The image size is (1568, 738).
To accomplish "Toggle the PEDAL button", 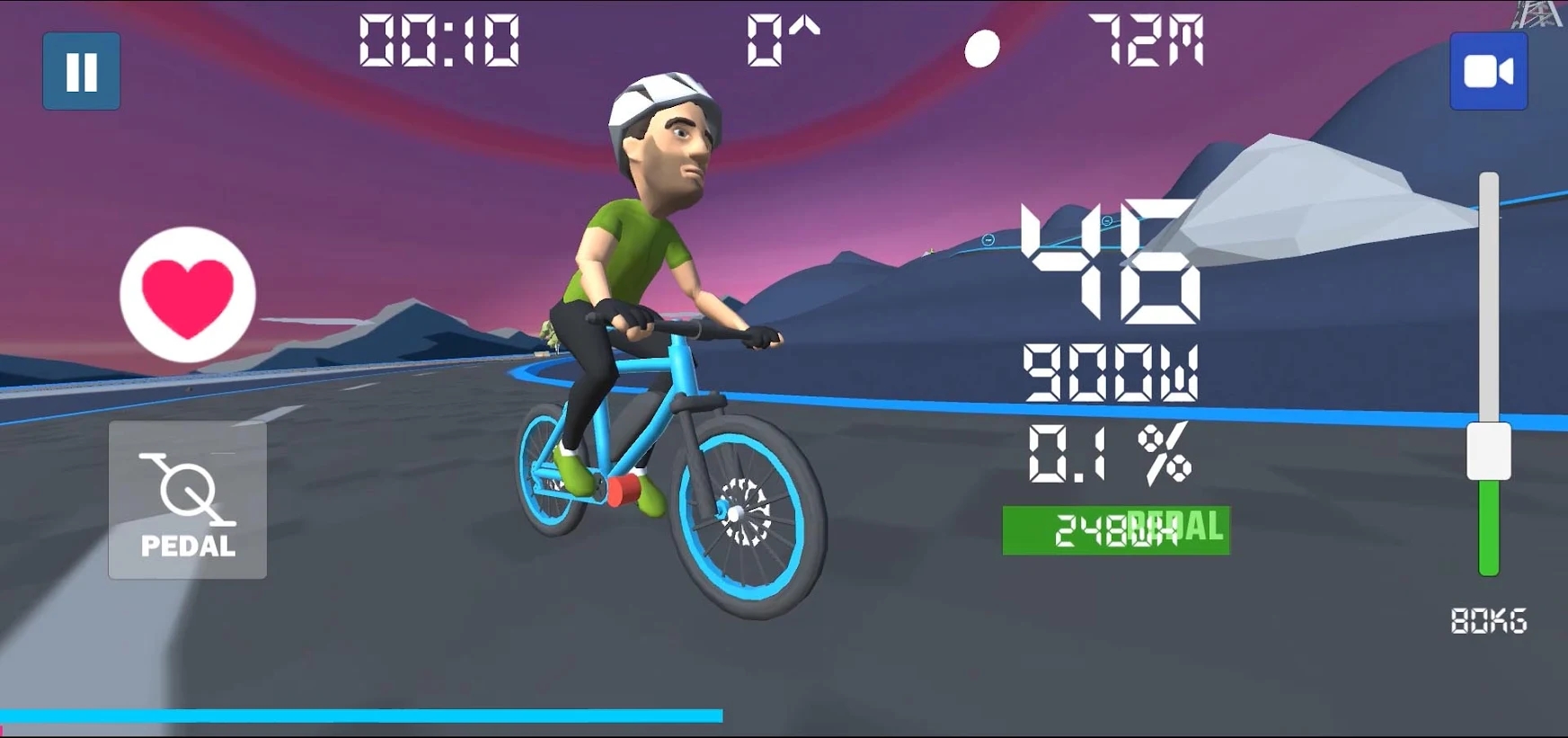I will point(188,500).
